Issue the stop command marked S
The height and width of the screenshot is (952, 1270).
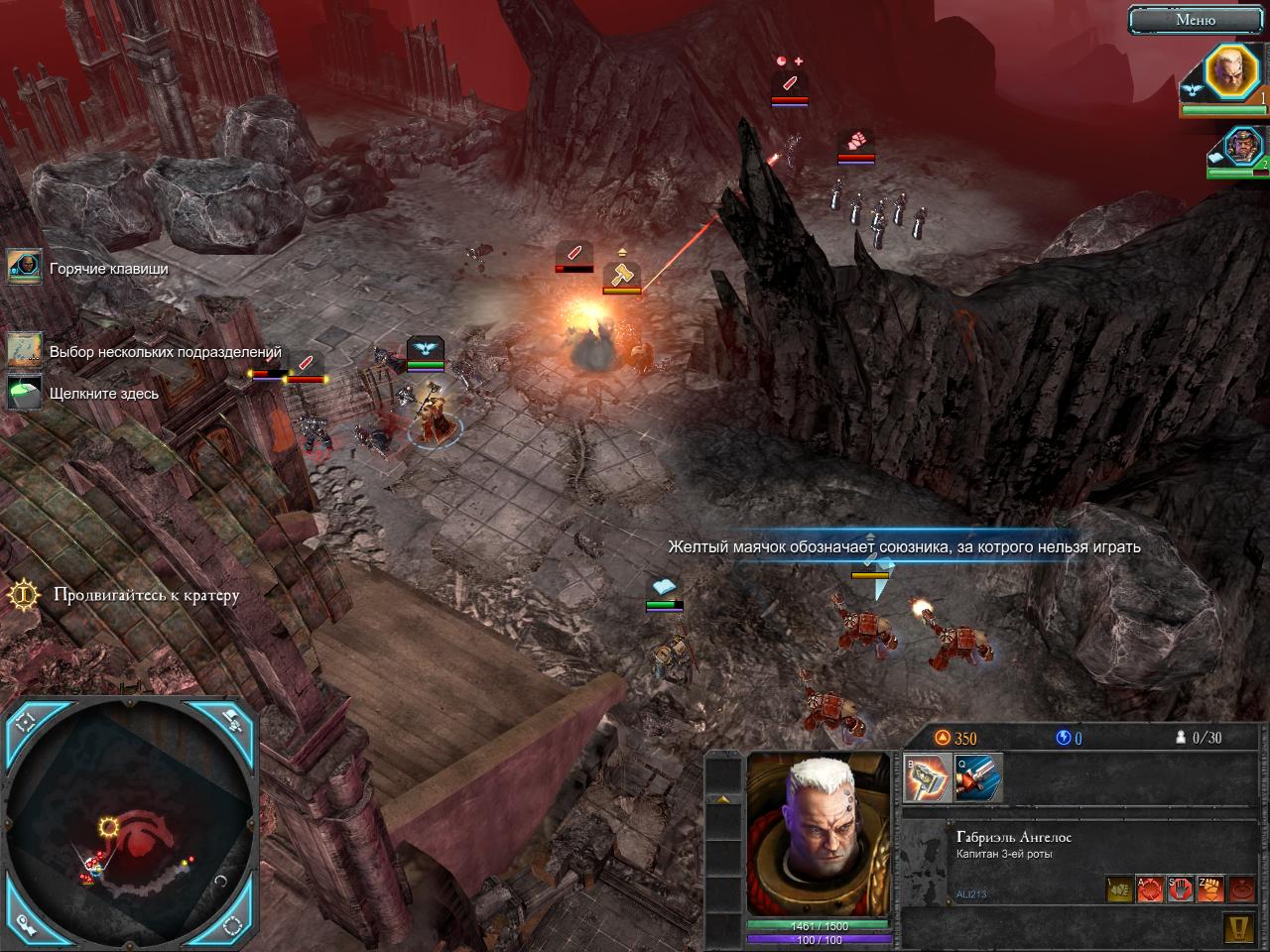pos(1180,890)
